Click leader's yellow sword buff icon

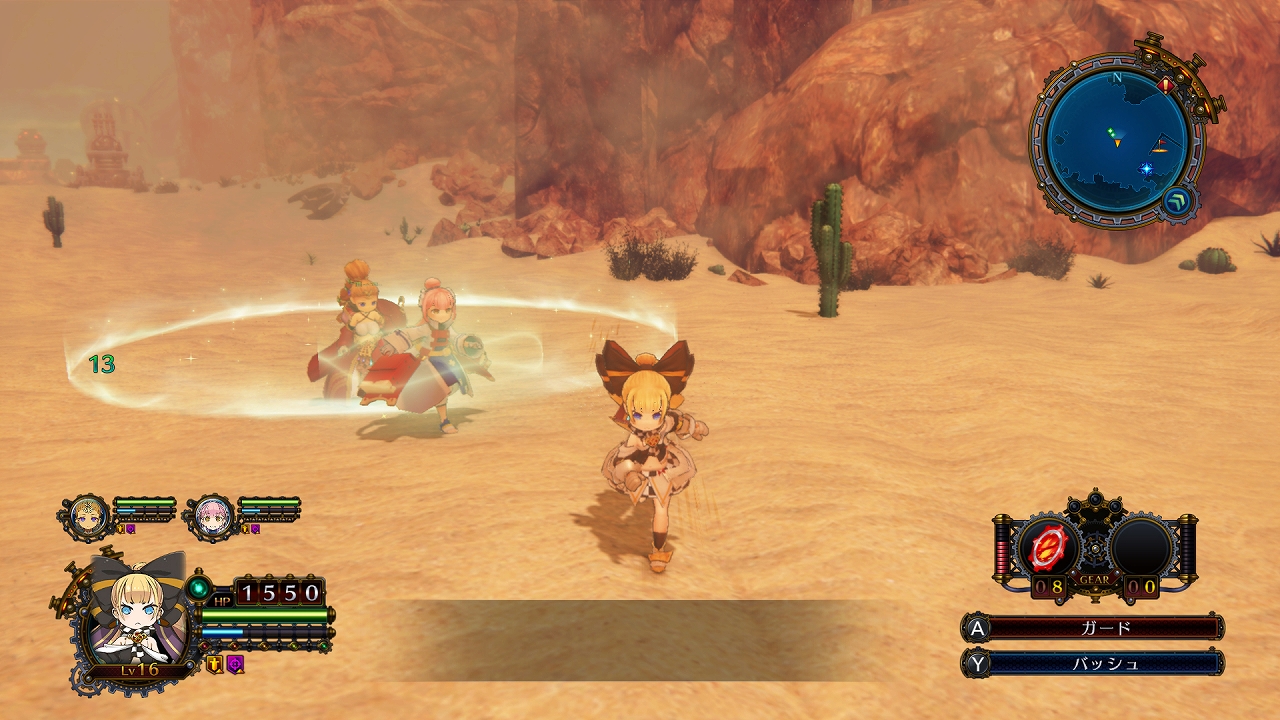[214, 663]
